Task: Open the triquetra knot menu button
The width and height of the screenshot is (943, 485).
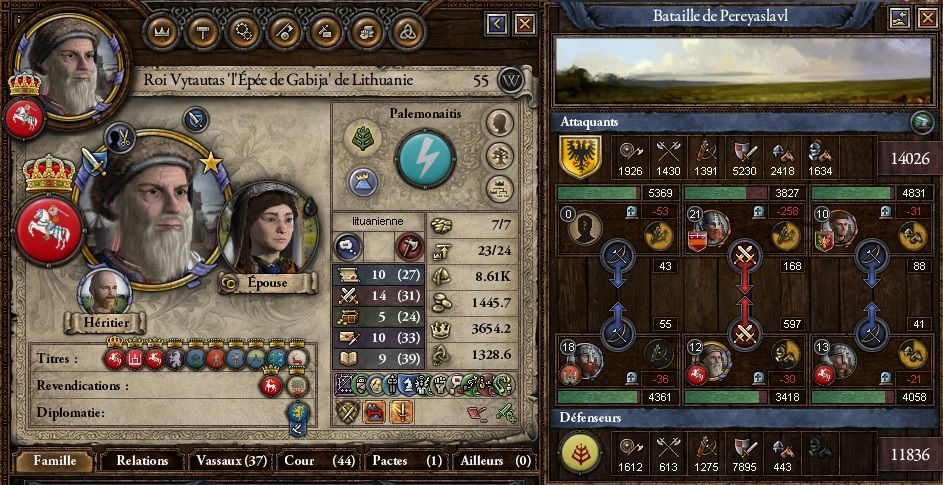Action: 407,31
